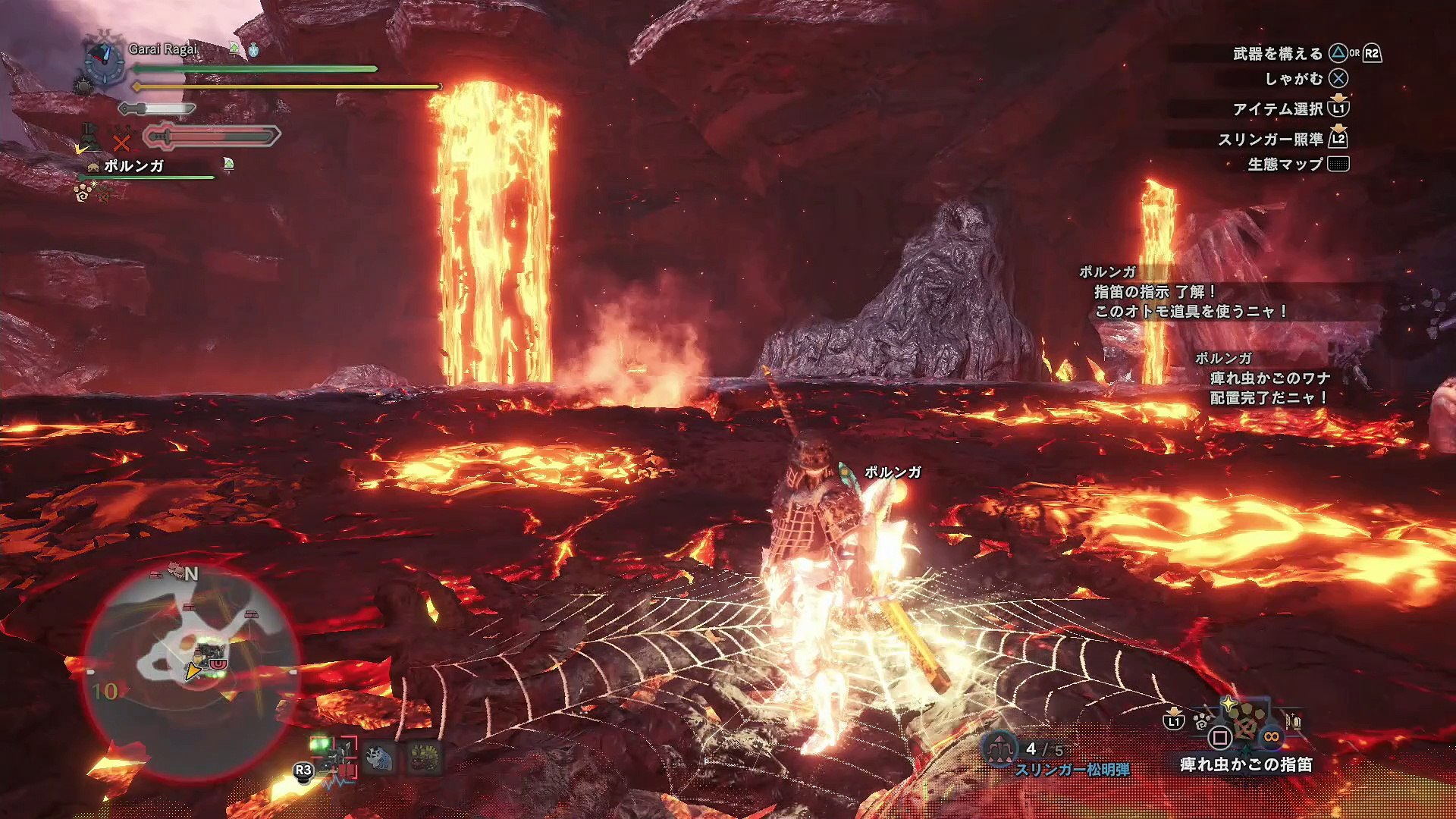Select the whetstone item right of item bar
Image resolution: width=1456 pixels, height=819 pixels.
[1293, 721]
